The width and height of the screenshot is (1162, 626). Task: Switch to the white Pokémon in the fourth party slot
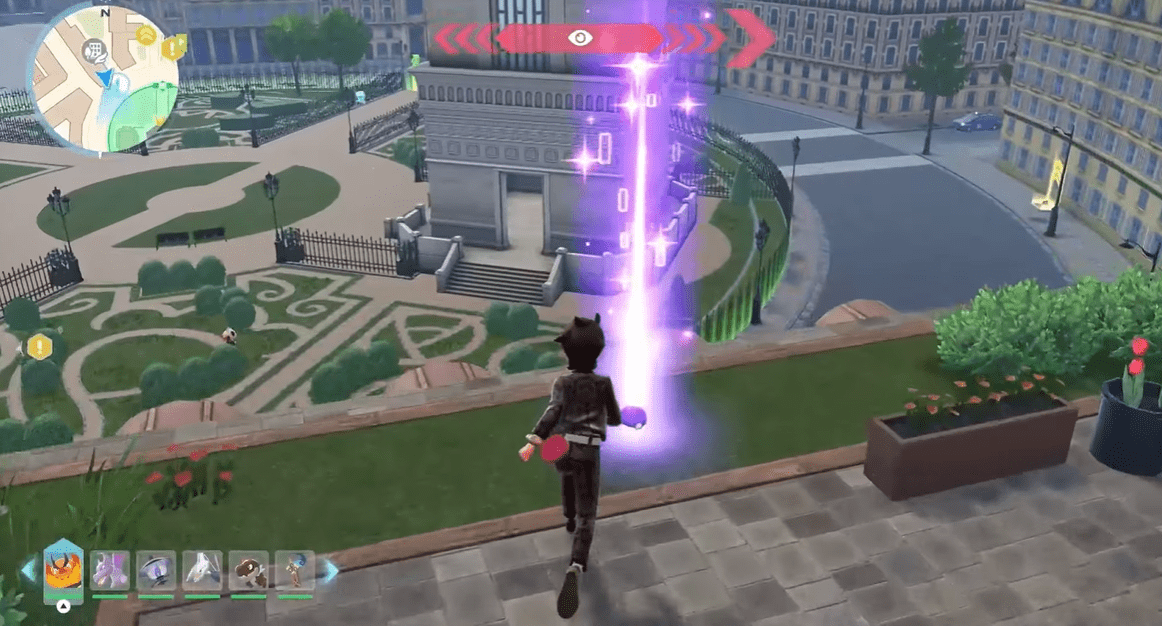[x=203, y=571]
